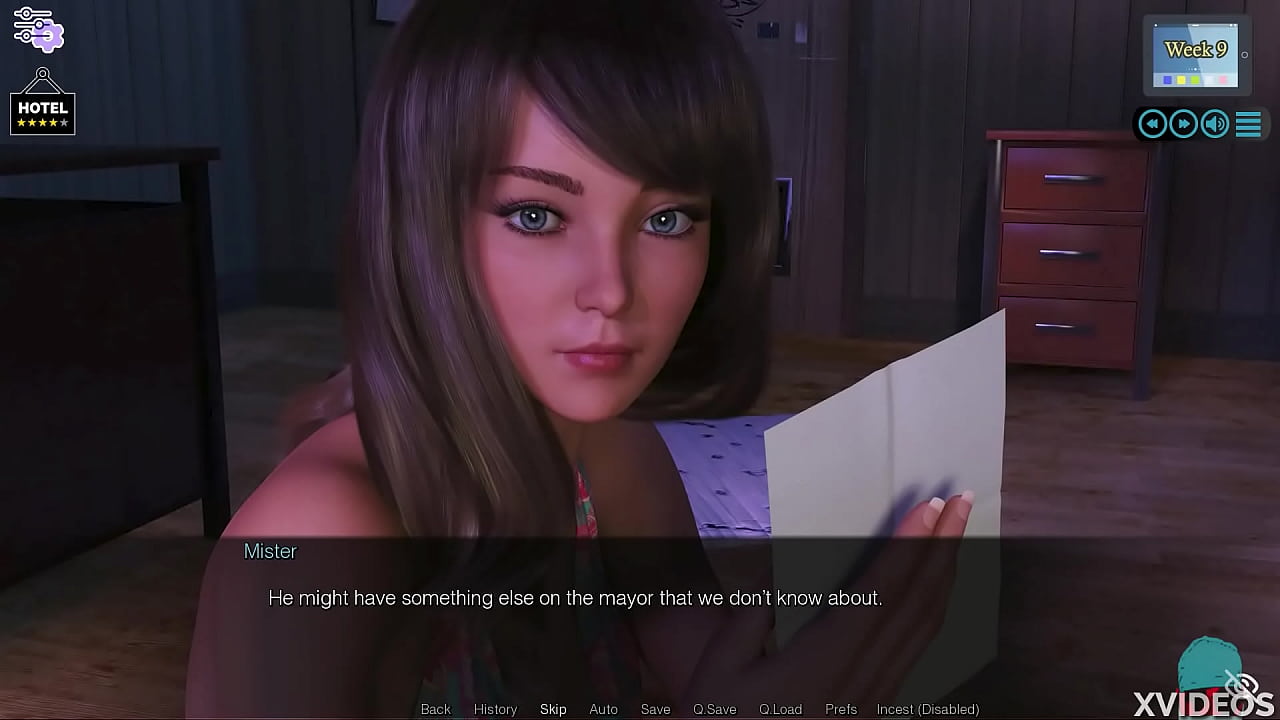Enable Skip mode in the quick menu
The height and width of the screenshot is (720, 1280).
553,709
